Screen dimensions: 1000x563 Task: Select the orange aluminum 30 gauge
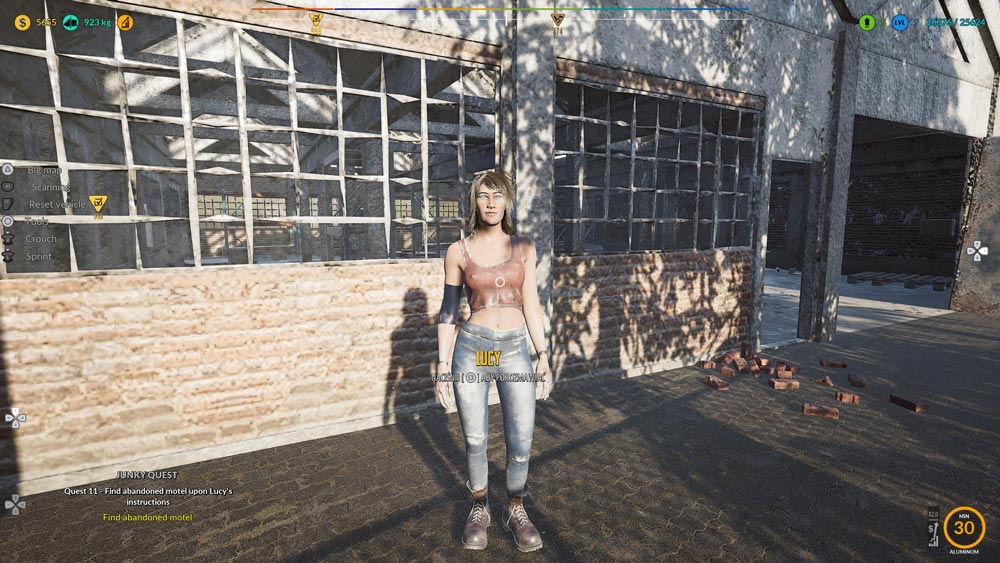pos(964,526)
